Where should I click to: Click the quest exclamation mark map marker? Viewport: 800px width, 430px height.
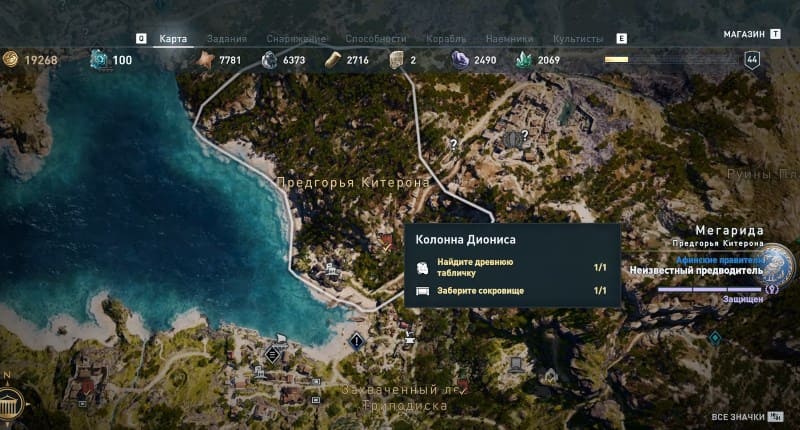click(x=357, y=341)
